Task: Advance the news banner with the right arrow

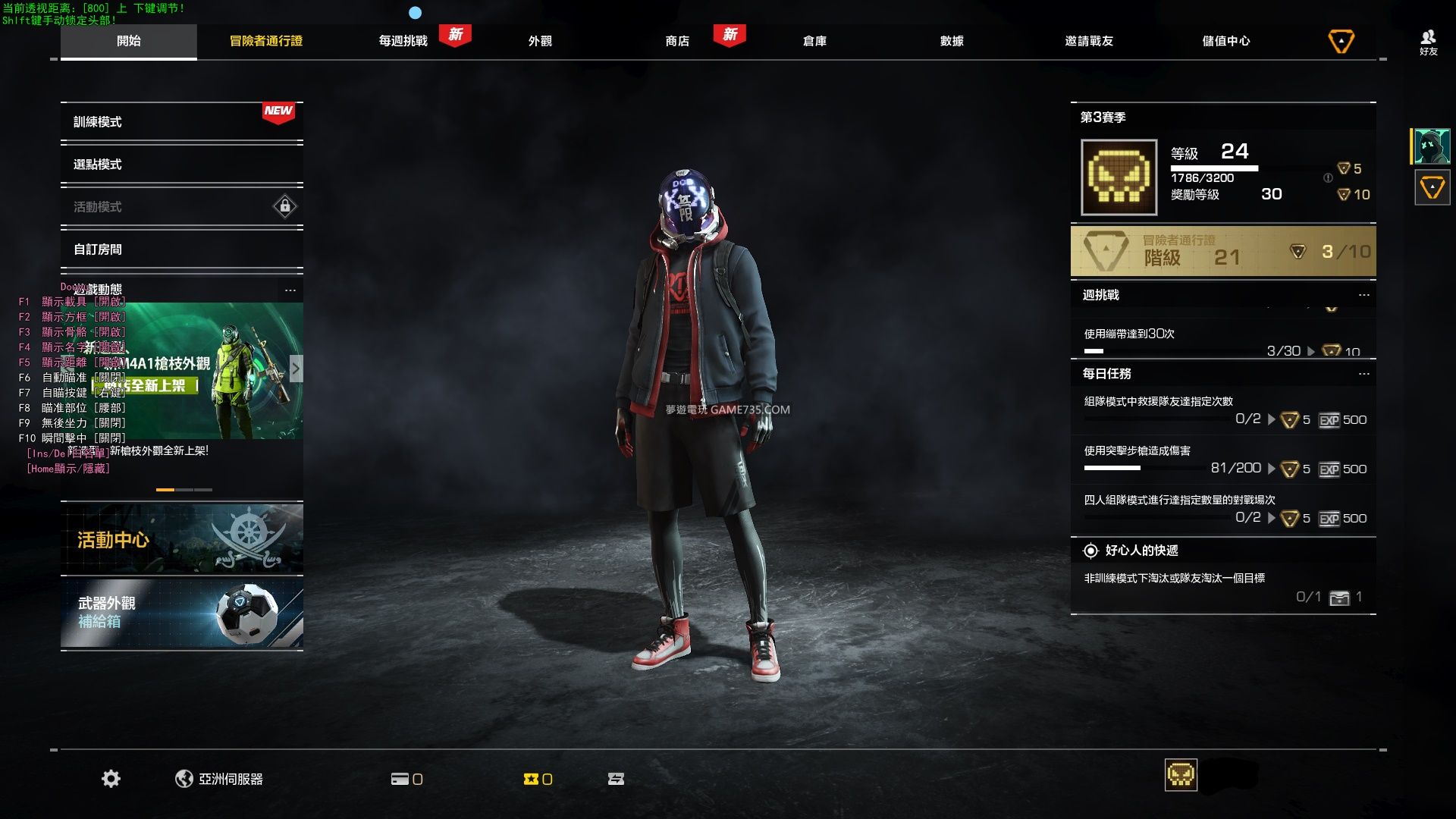Action: (296, 369)
